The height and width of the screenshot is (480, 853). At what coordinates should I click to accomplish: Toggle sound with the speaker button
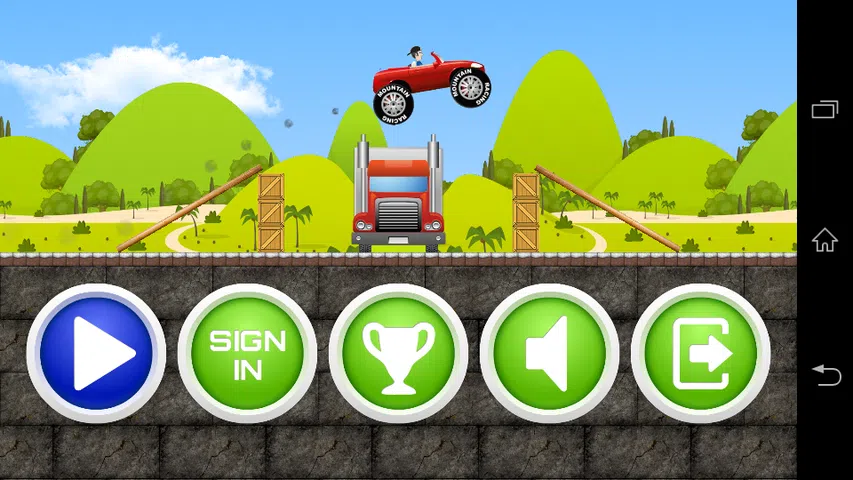[x=549, y=353]
